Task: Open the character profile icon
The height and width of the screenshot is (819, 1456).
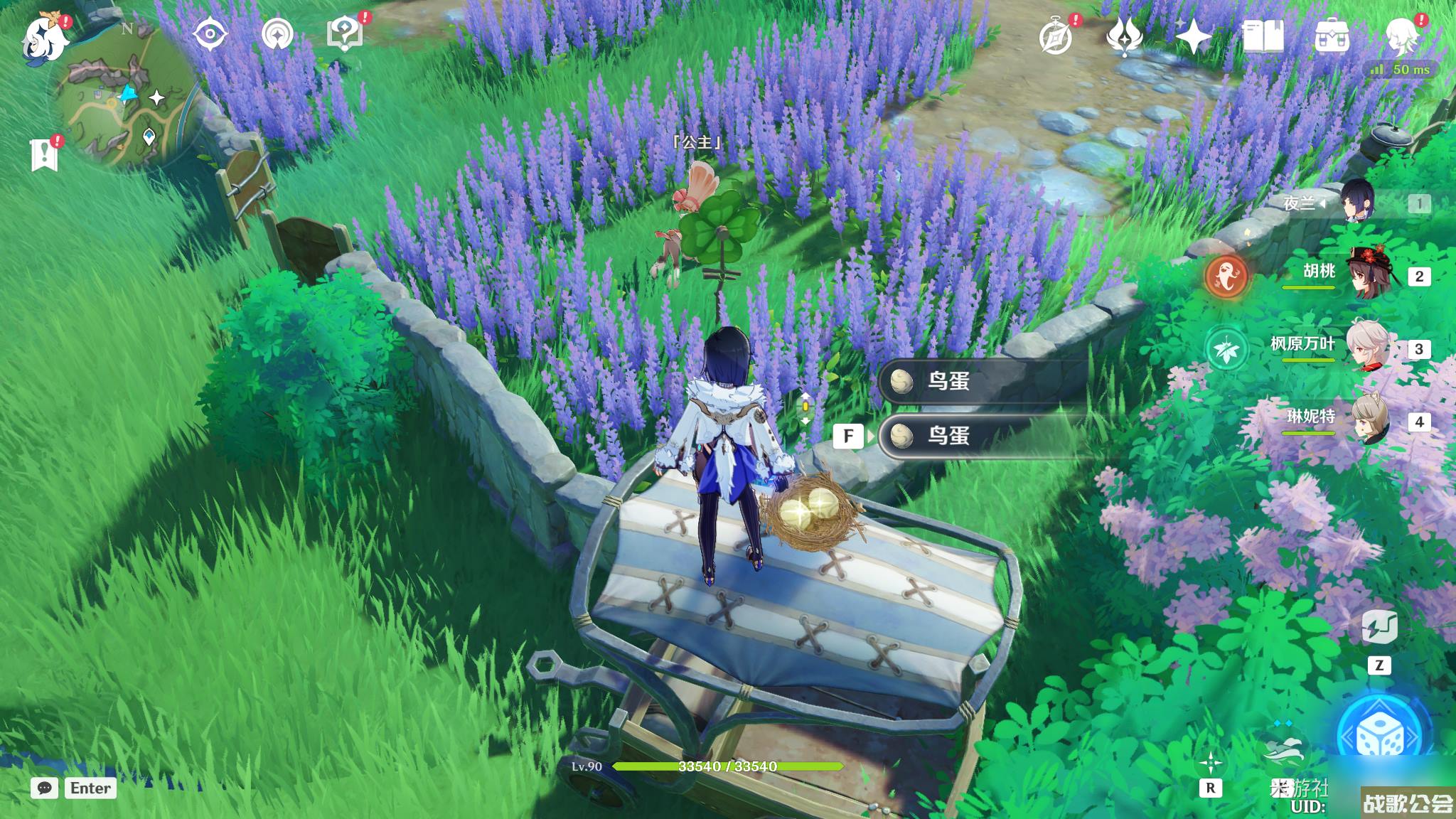Action: [1403, 36]
